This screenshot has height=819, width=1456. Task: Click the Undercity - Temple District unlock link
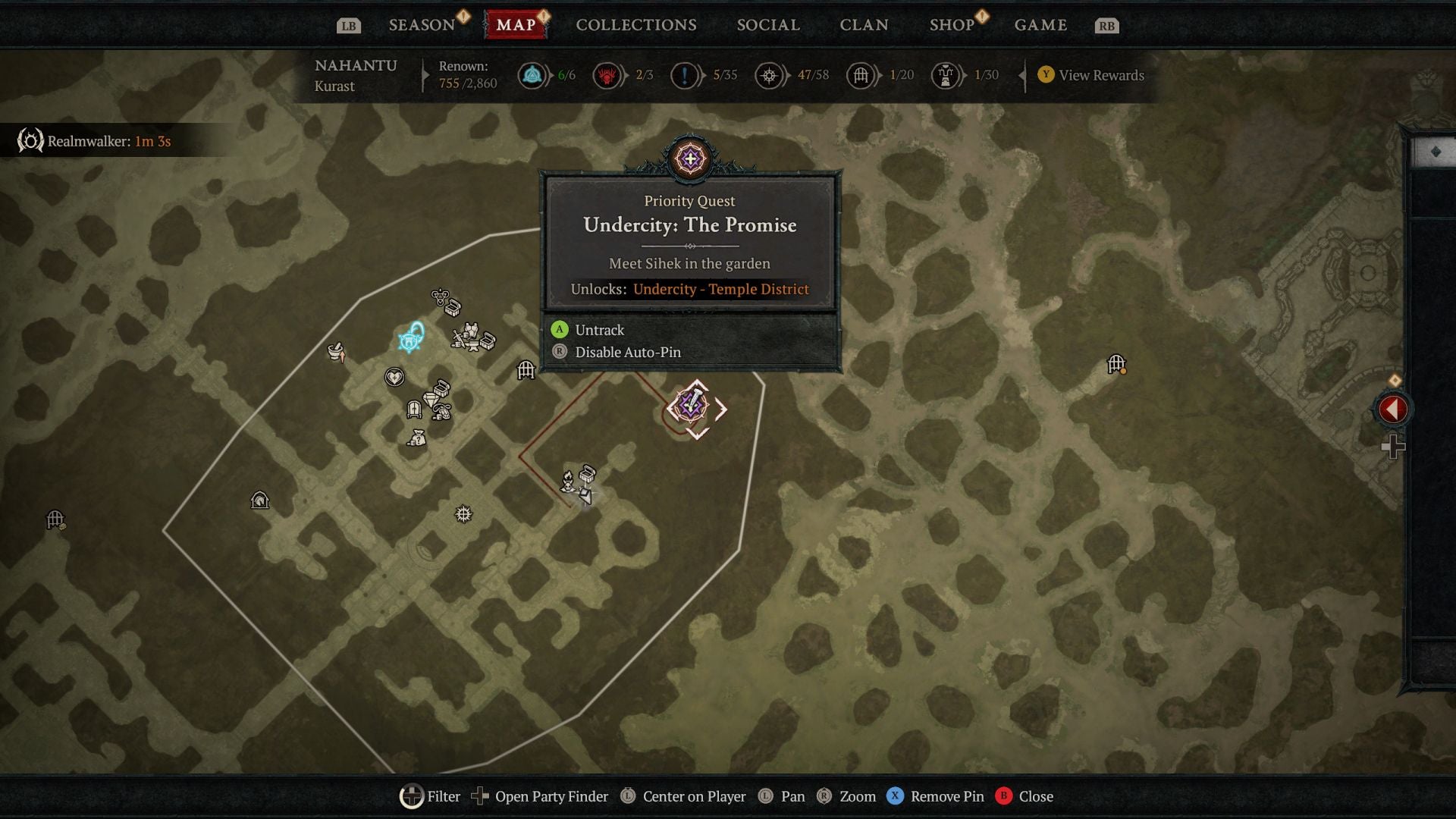click(x=720, y=289)
